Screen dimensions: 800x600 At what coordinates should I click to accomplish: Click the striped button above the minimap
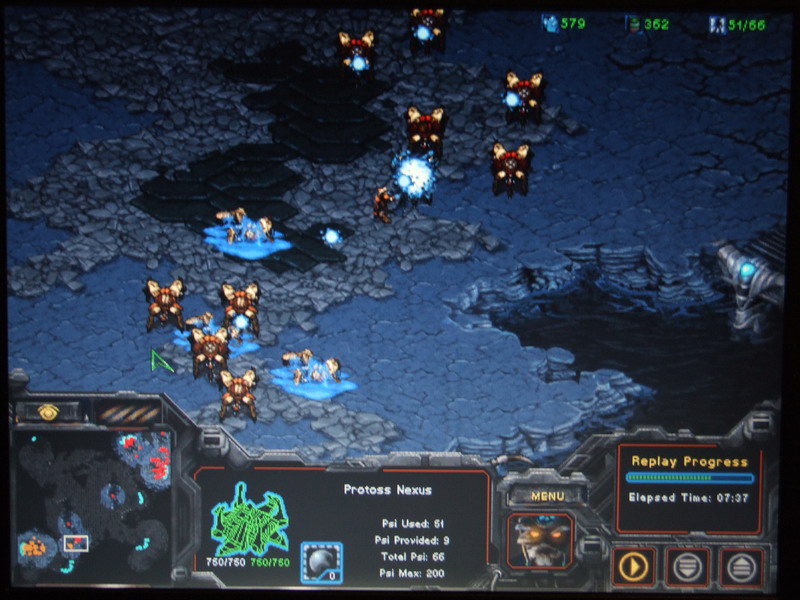point(128,412)
